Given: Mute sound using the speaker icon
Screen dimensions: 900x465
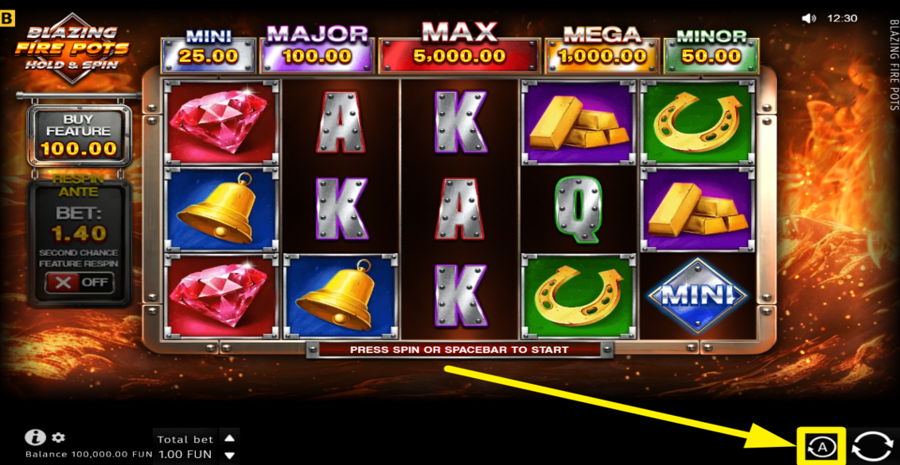Looking at the screenshot, I should click(x=809, y=18).
